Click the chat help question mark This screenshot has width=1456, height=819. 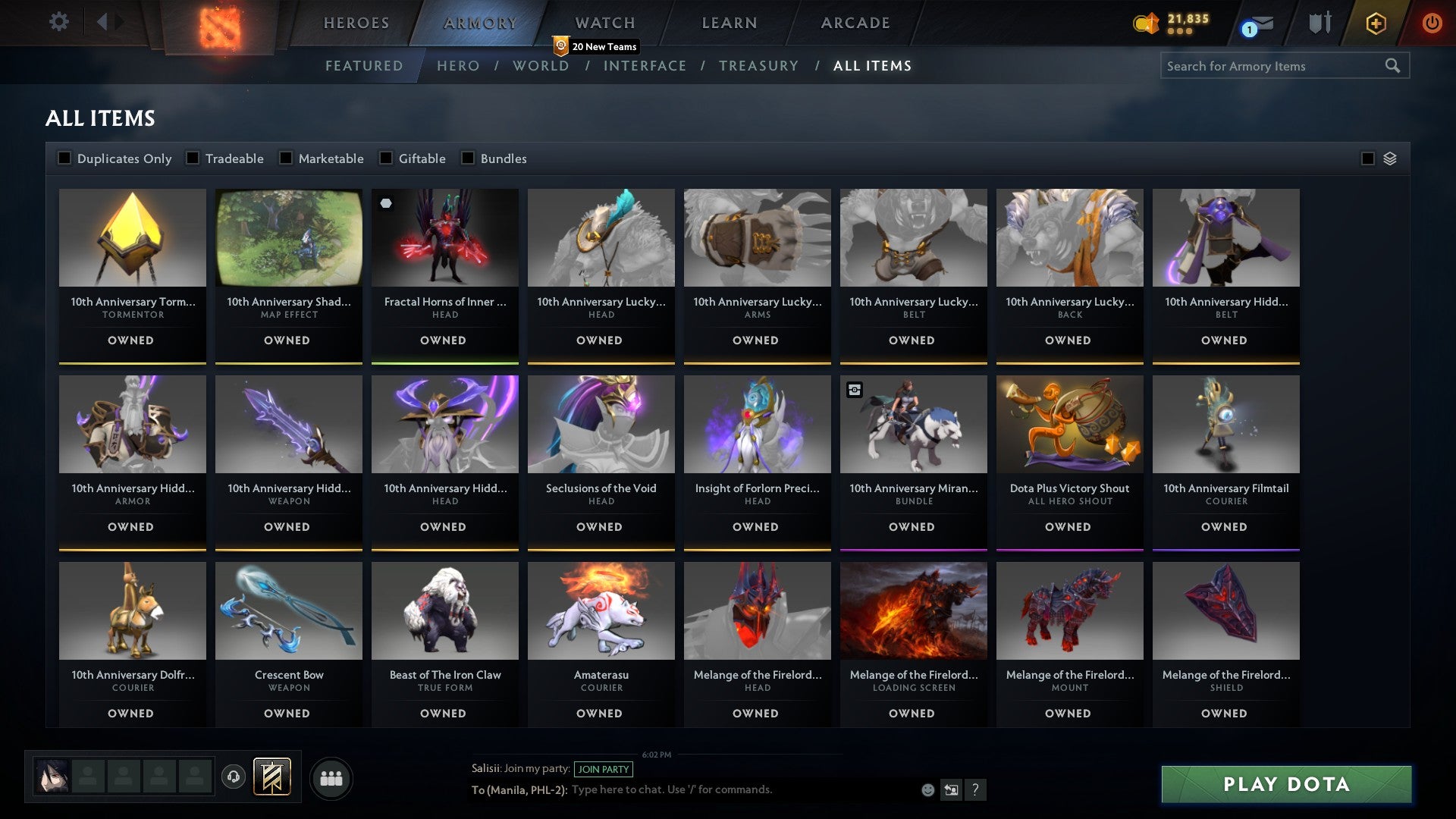(x=977, y=789)
